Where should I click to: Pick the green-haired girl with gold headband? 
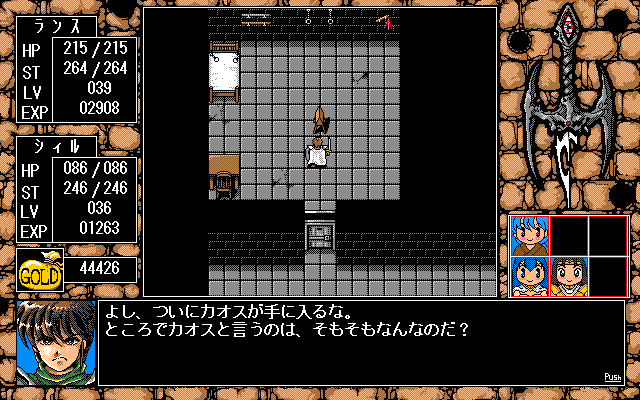pos(568,275)
